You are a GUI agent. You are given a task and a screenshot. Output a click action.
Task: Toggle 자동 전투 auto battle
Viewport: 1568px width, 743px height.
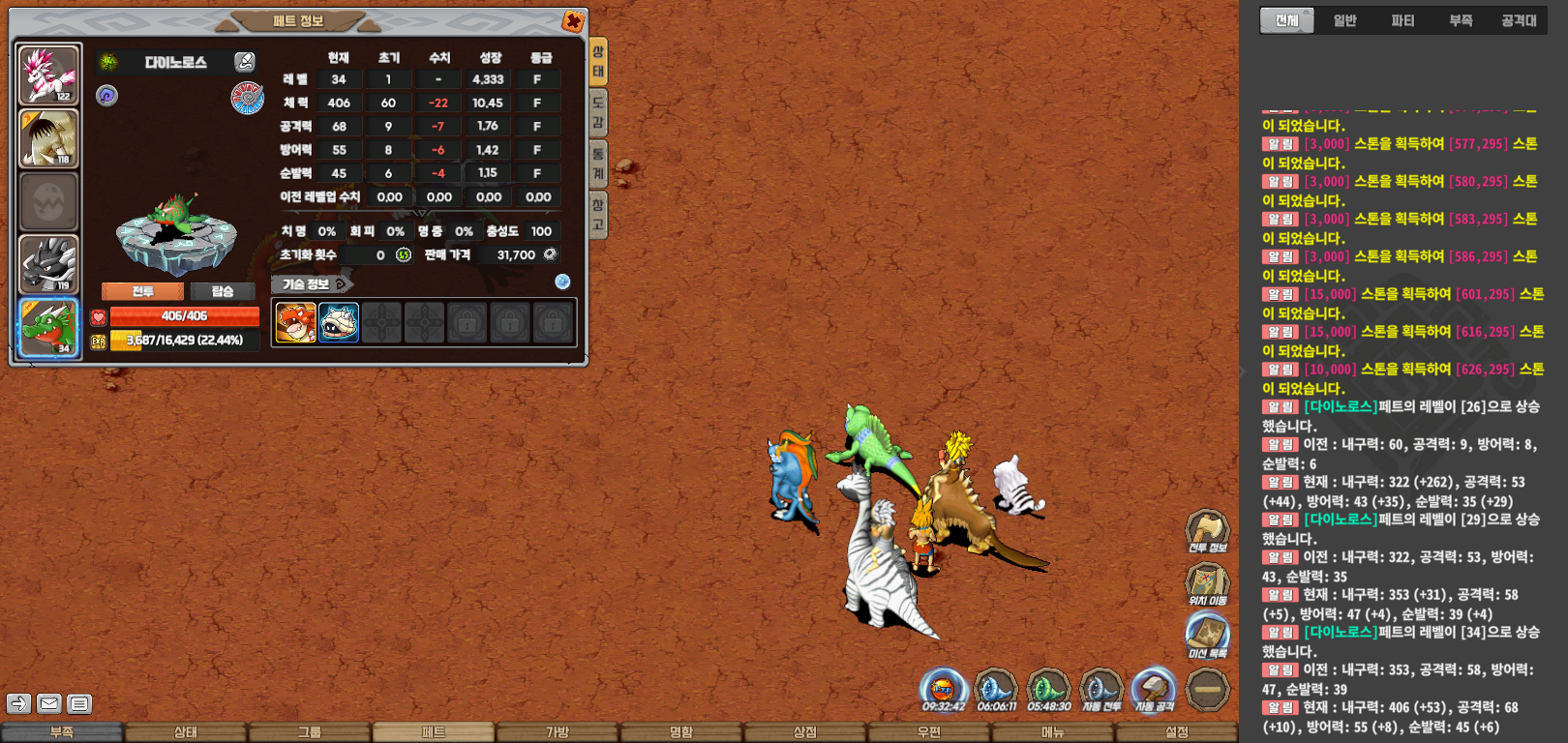(x=1101, y=691)
